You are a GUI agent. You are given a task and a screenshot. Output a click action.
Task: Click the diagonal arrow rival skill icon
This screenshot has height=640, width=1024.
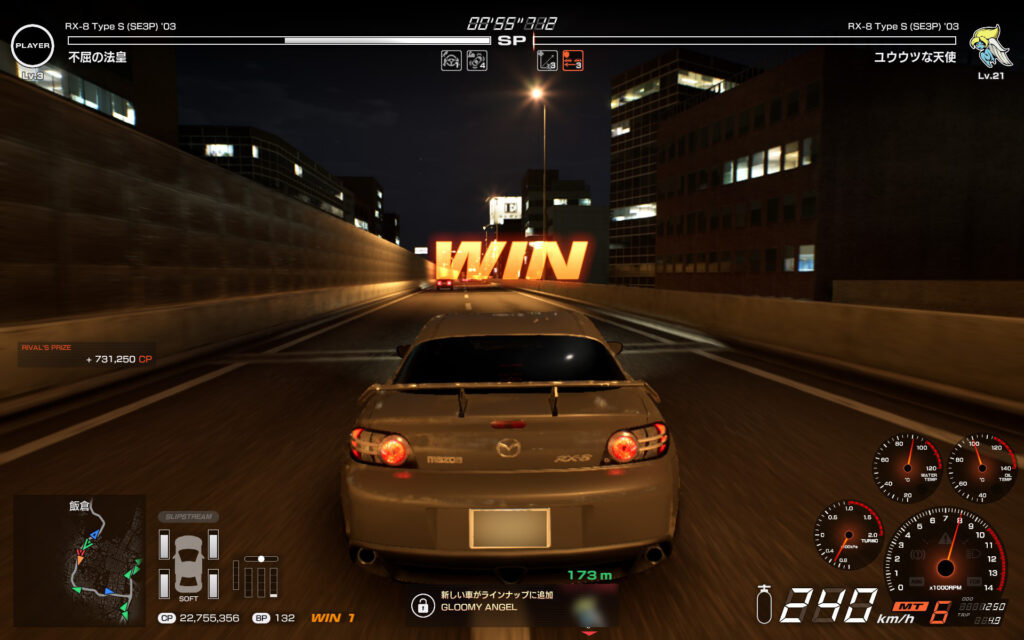click(x=547, y=61)
